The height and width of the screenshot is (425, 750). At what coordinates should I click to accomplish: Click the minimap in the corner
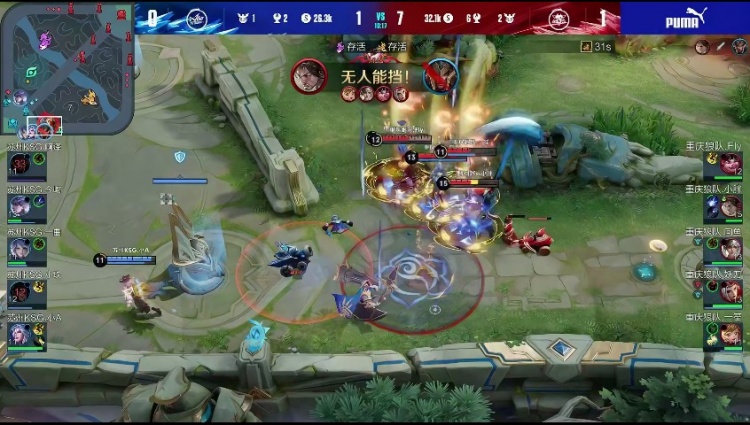coord(66,68)
